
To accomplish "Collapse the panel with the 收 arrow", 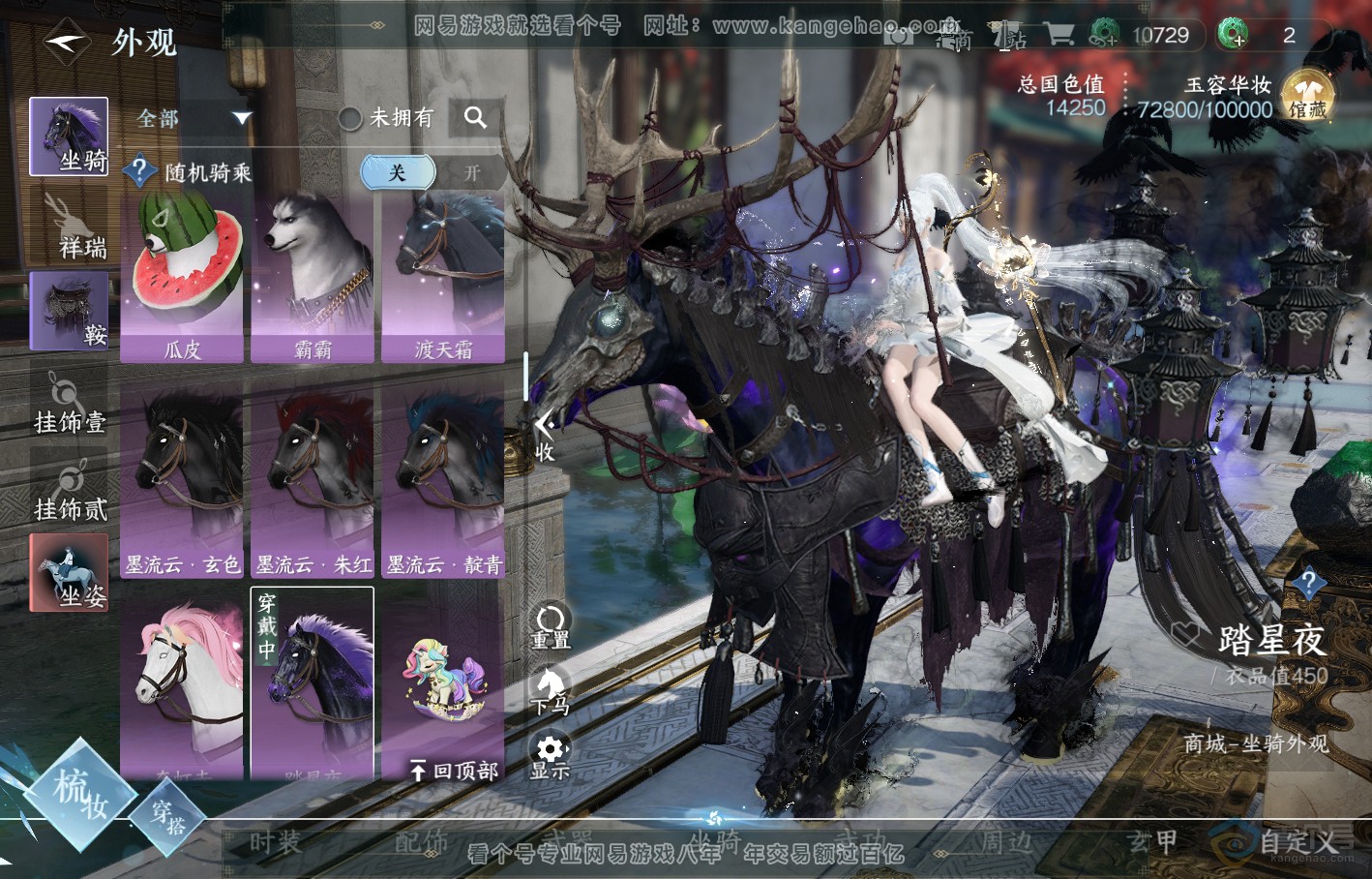I will pos(545,436).
